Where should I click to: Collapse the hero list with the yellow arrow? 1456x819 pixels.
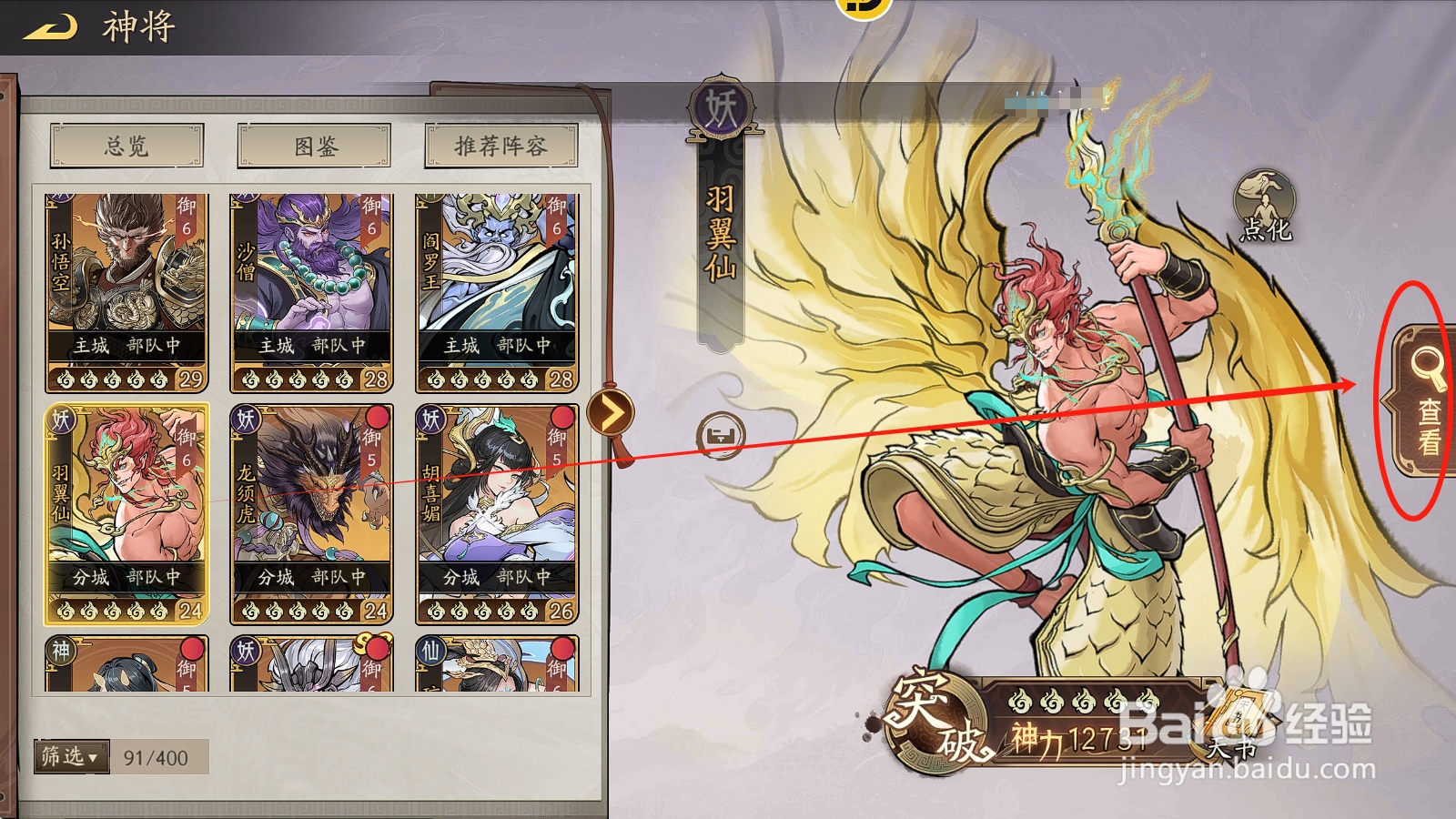[612, 409]
